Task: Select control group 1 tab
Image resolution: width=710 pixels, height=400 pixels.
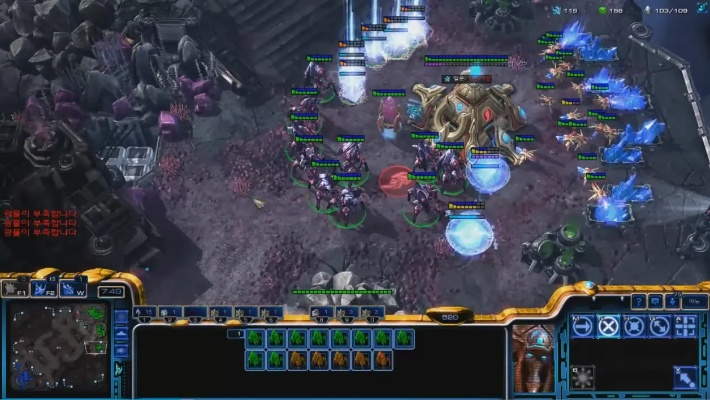Action: (x=144, y=313)
